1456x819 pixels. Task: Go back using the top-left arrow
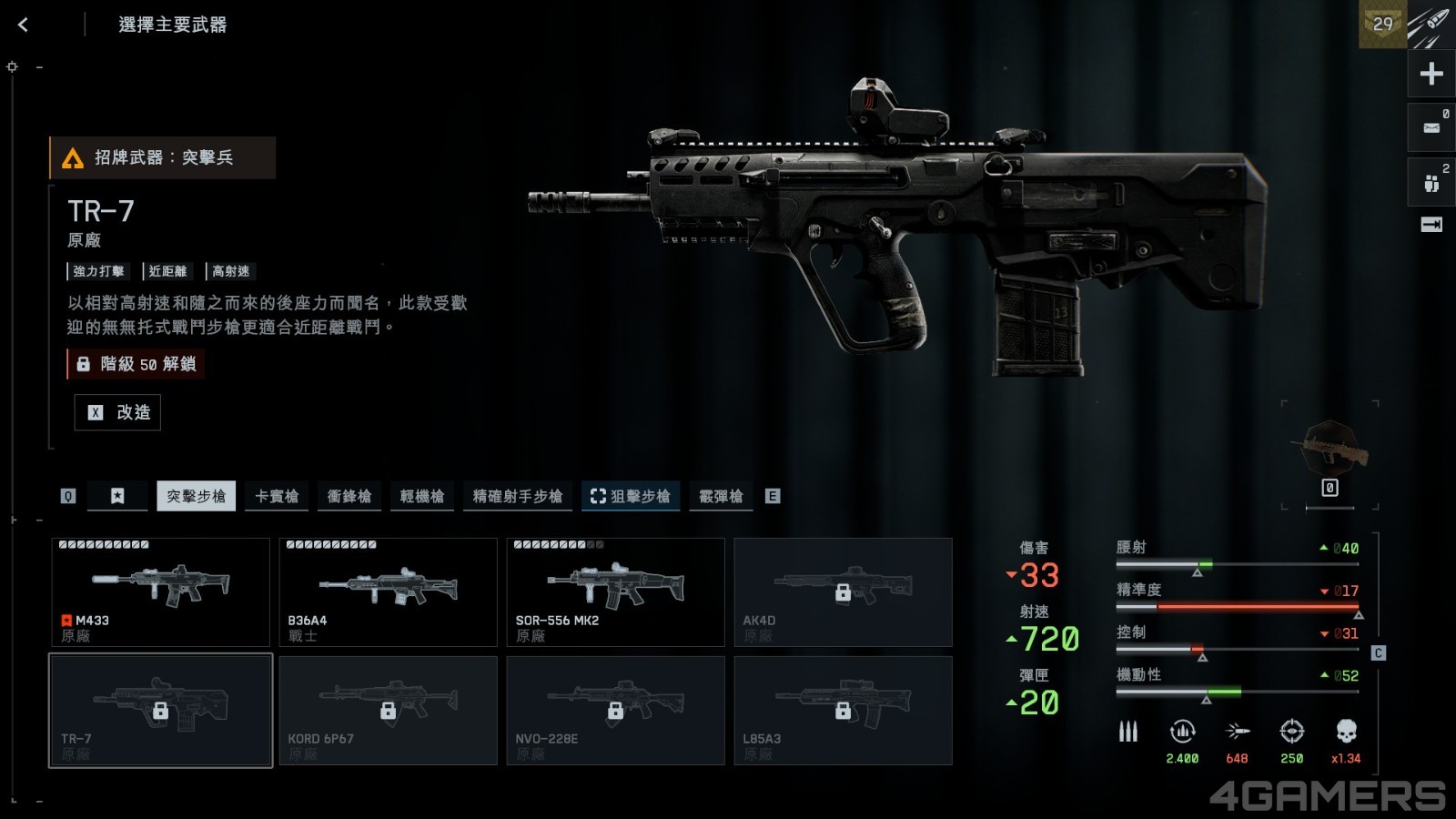point(24,25)
